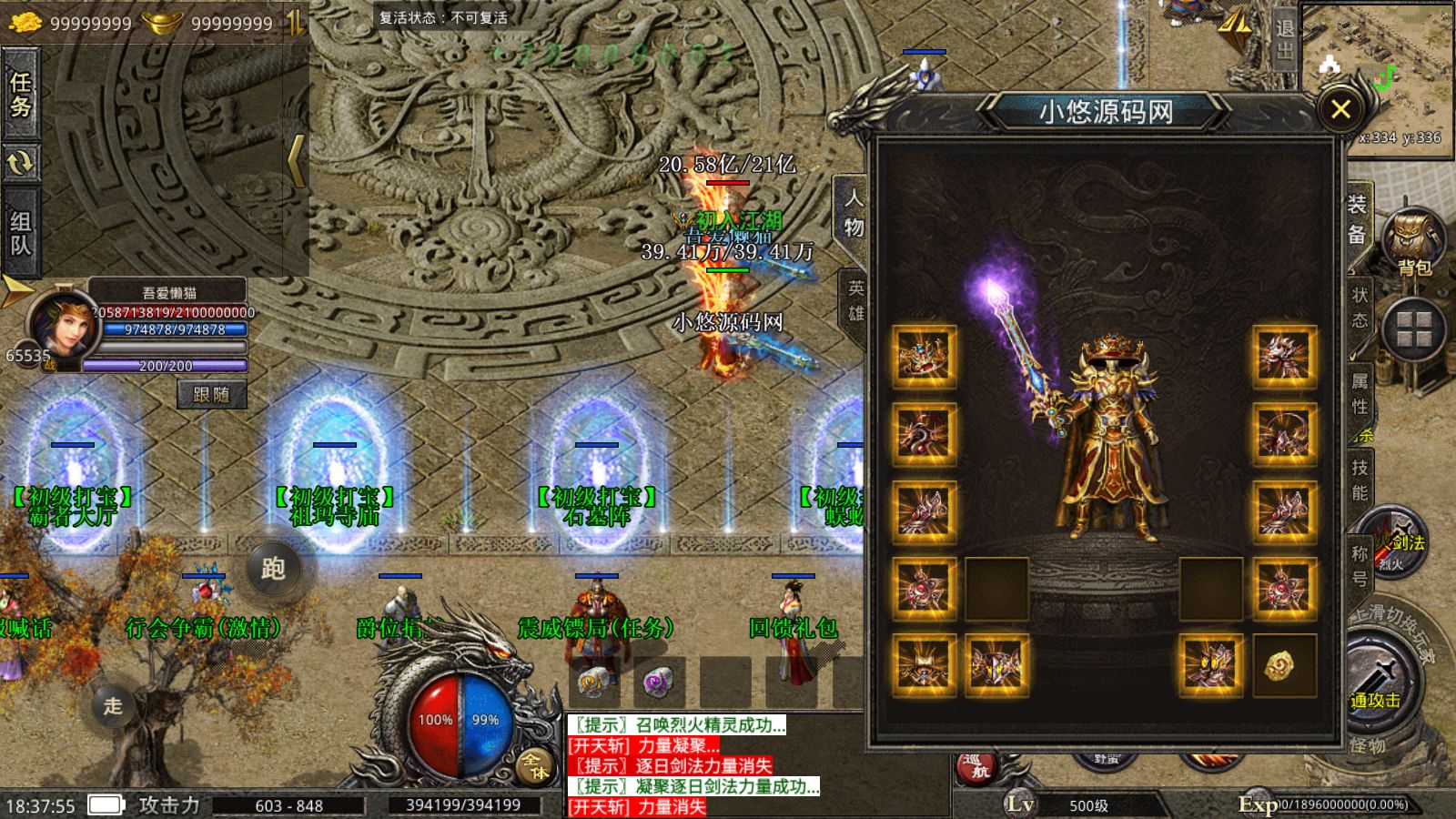Image resolution: width=1456 pixels, height=819 pixels.
Task: Open the 状态 status tab
Action: point(1360,308)
